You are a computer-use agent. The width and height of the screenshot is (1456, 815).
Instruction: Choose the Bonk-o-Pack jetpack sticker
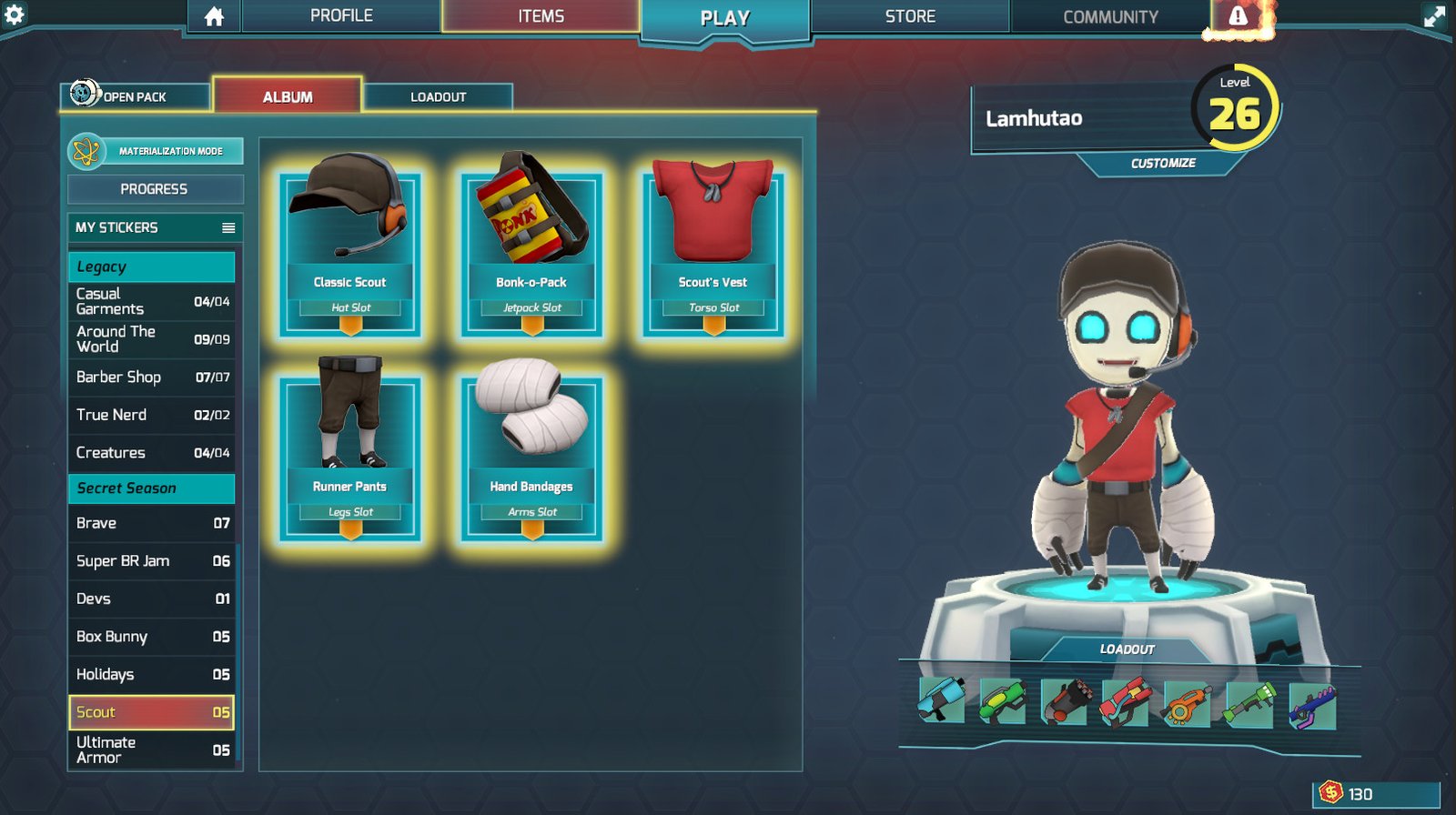coord(532,250)
